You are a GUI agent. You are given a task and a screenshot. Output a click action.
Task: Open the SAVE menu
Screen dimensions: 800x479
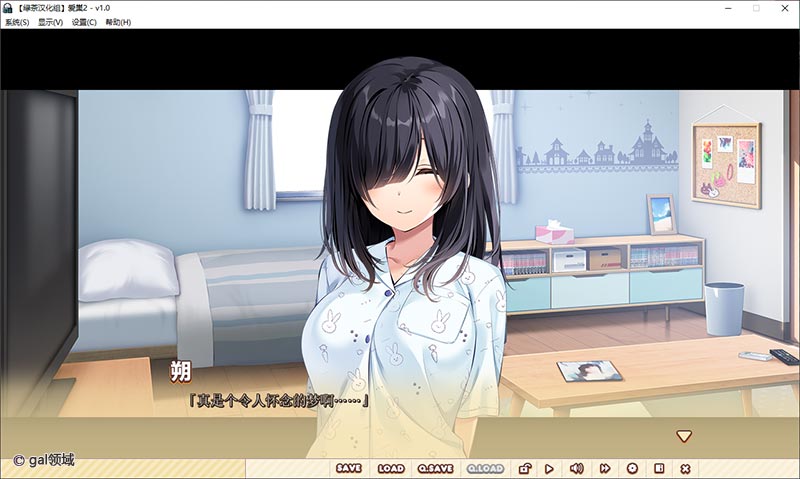349,468
